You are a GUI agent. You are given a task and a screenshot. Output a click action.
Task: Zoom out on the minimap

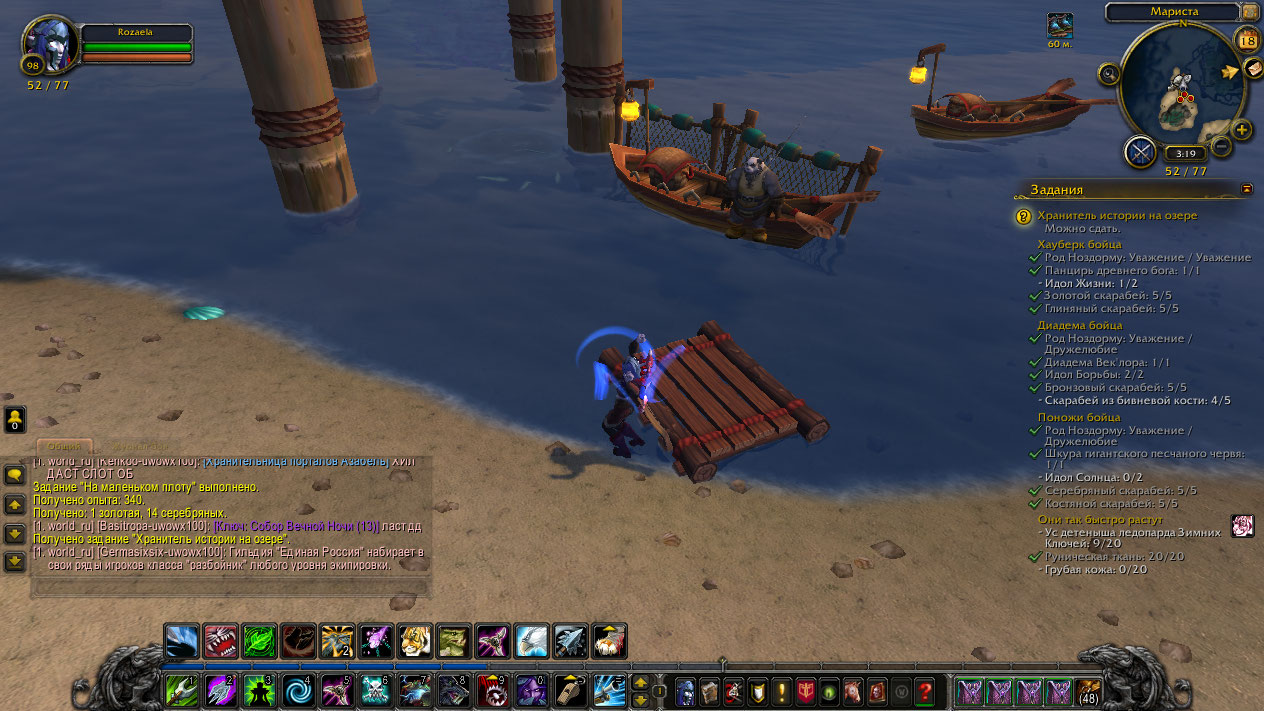[x=1221, y=147]
